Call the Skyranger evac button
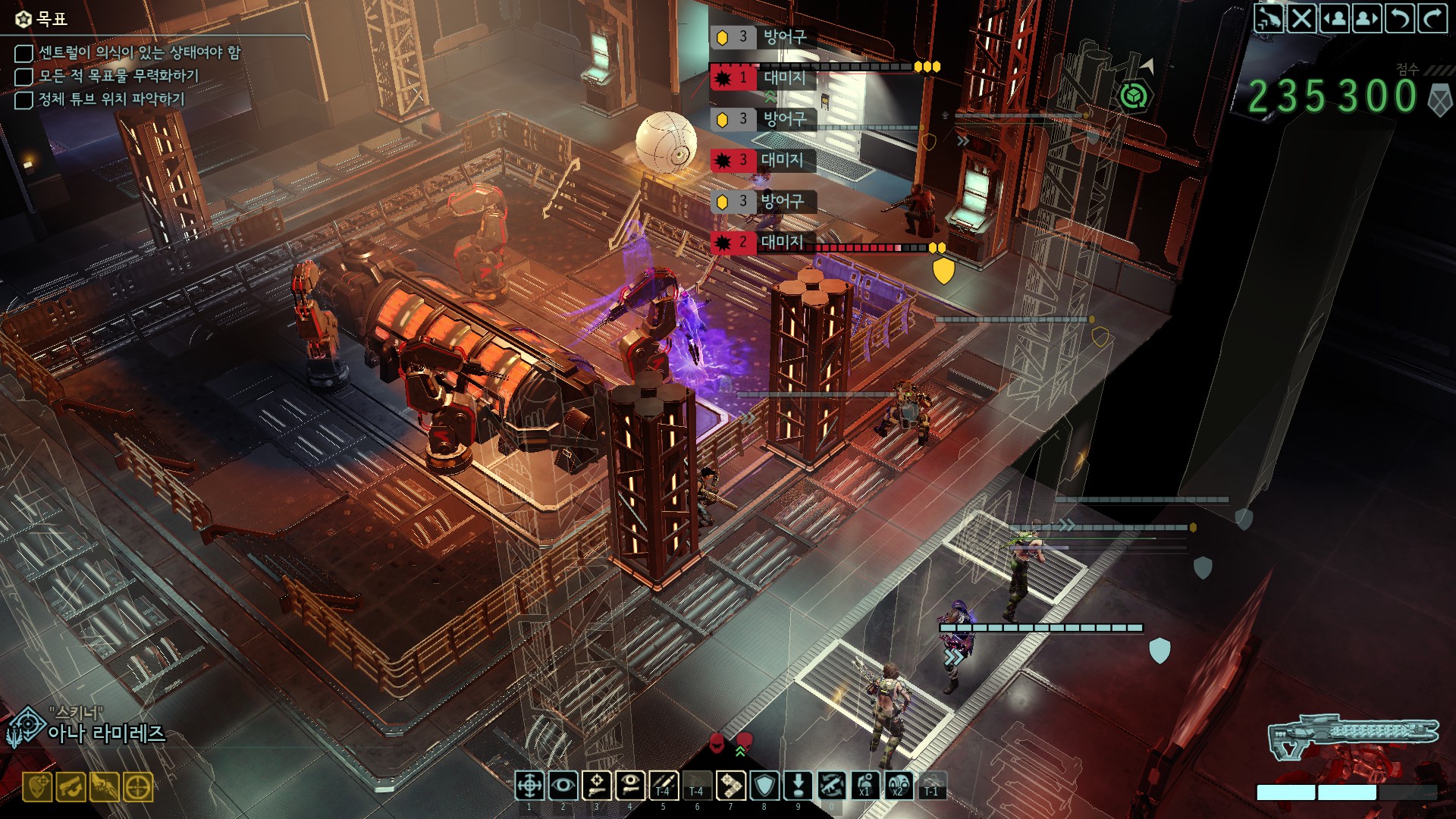The height and width of the screenshot is (819, 1456). (x=1269, y=18)
